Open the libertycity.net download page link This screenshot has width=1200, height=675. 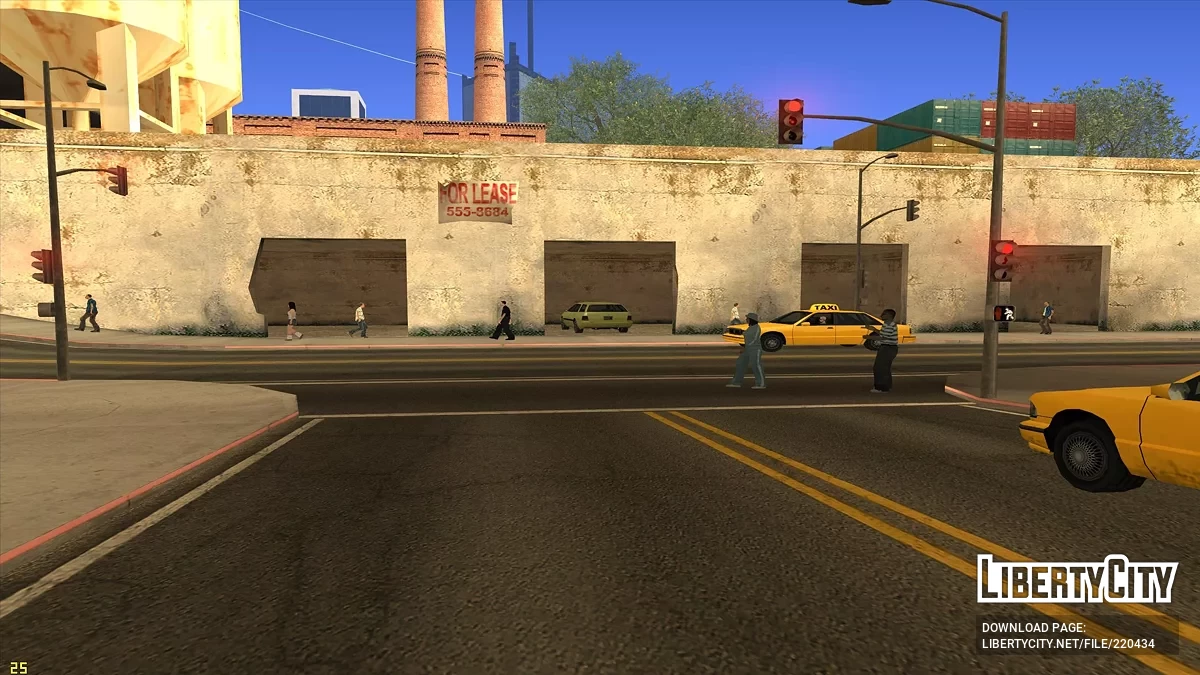pos(1067,643)
